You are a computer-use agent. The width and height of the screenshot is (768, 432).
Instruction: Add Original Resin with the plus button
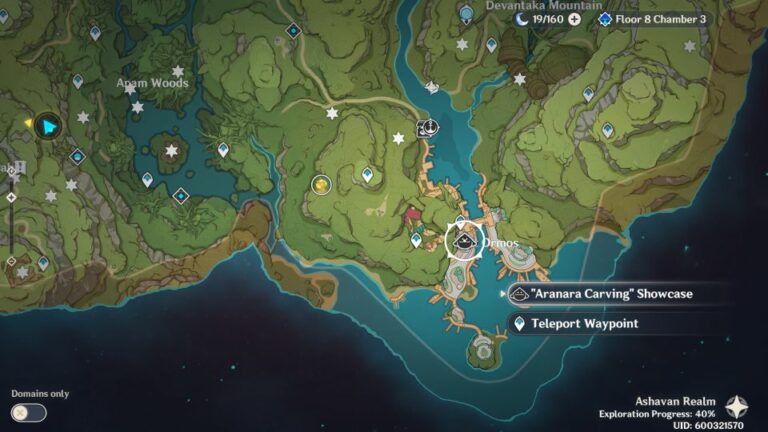pyautogui.click(x=574, y=19)
